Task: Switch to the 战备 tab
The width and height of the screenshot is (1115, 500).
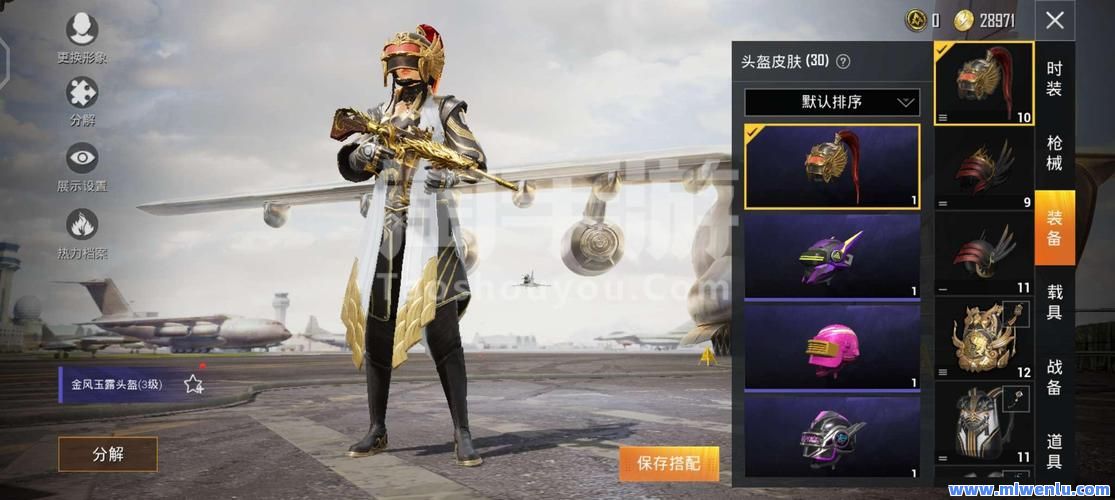Action: pyautogui.click(x=1054, y=376)
